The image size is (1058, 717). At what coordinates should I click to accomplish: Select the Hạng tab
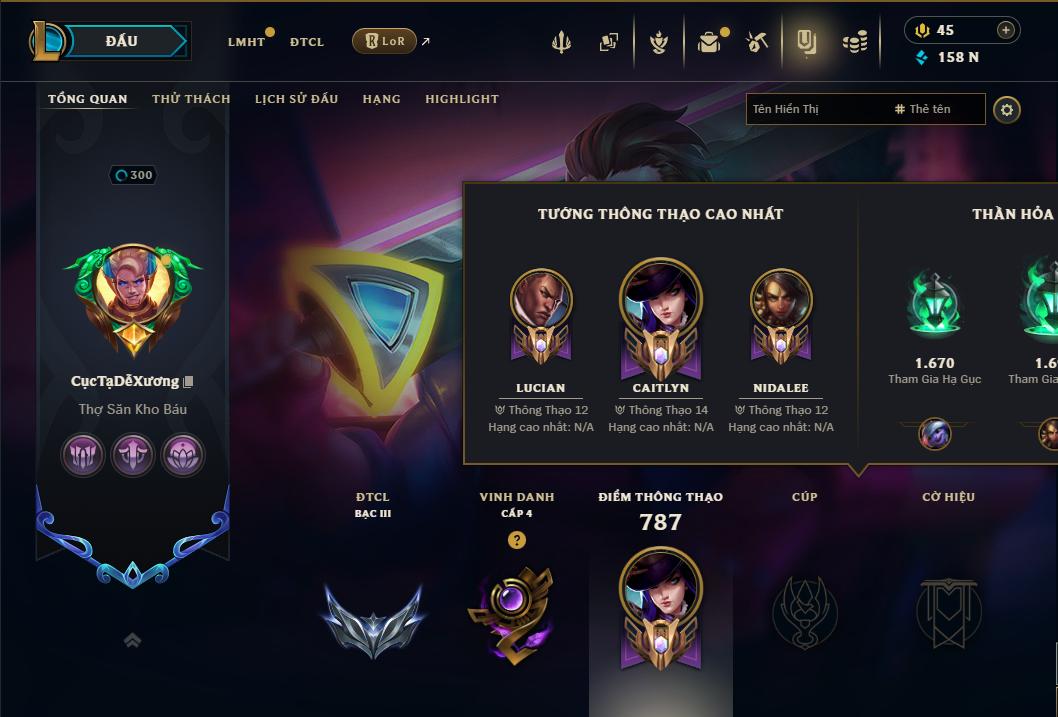point(381,99)
